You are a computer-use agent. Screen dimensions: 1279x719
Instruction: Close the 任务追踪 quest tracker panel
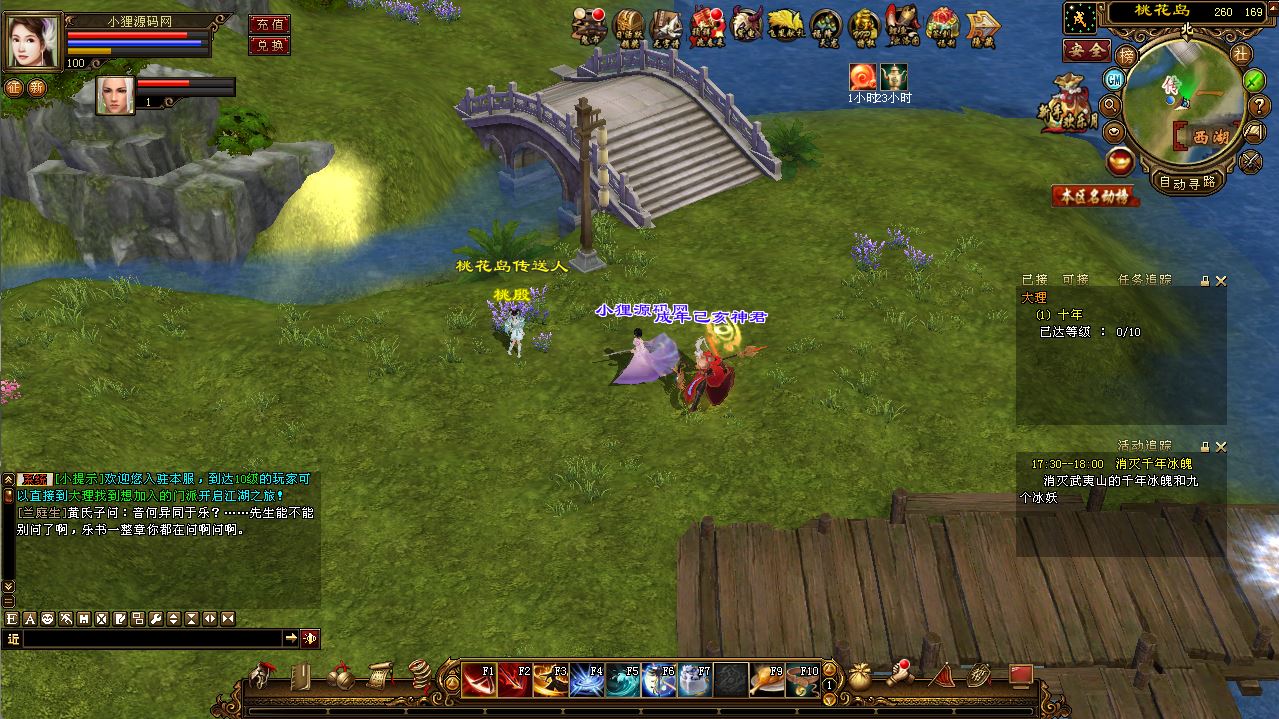[1221, 281]
